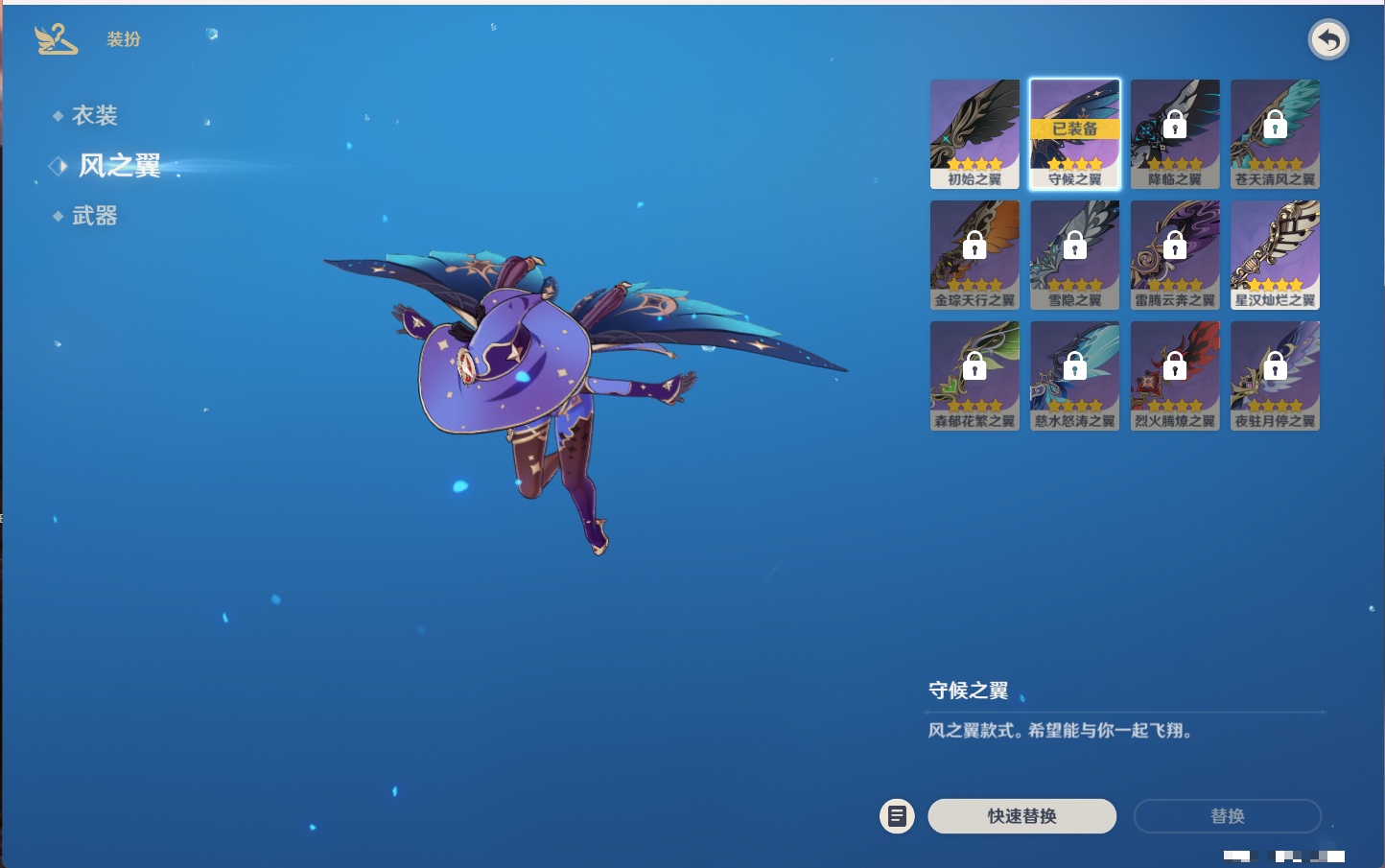The height and width of the screenshot is (868, 1385).
Task: Pick the locked 夜驻月停之翼 glider
Action: (1275, 376)
